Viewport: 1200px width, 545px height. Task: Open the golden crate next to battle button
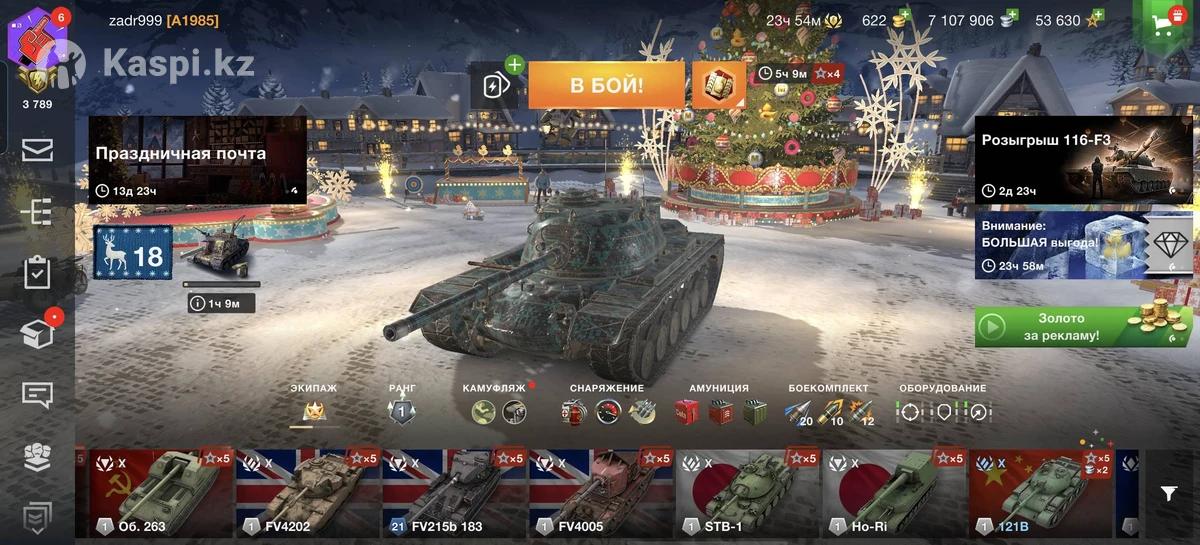[x=719, y=85]
